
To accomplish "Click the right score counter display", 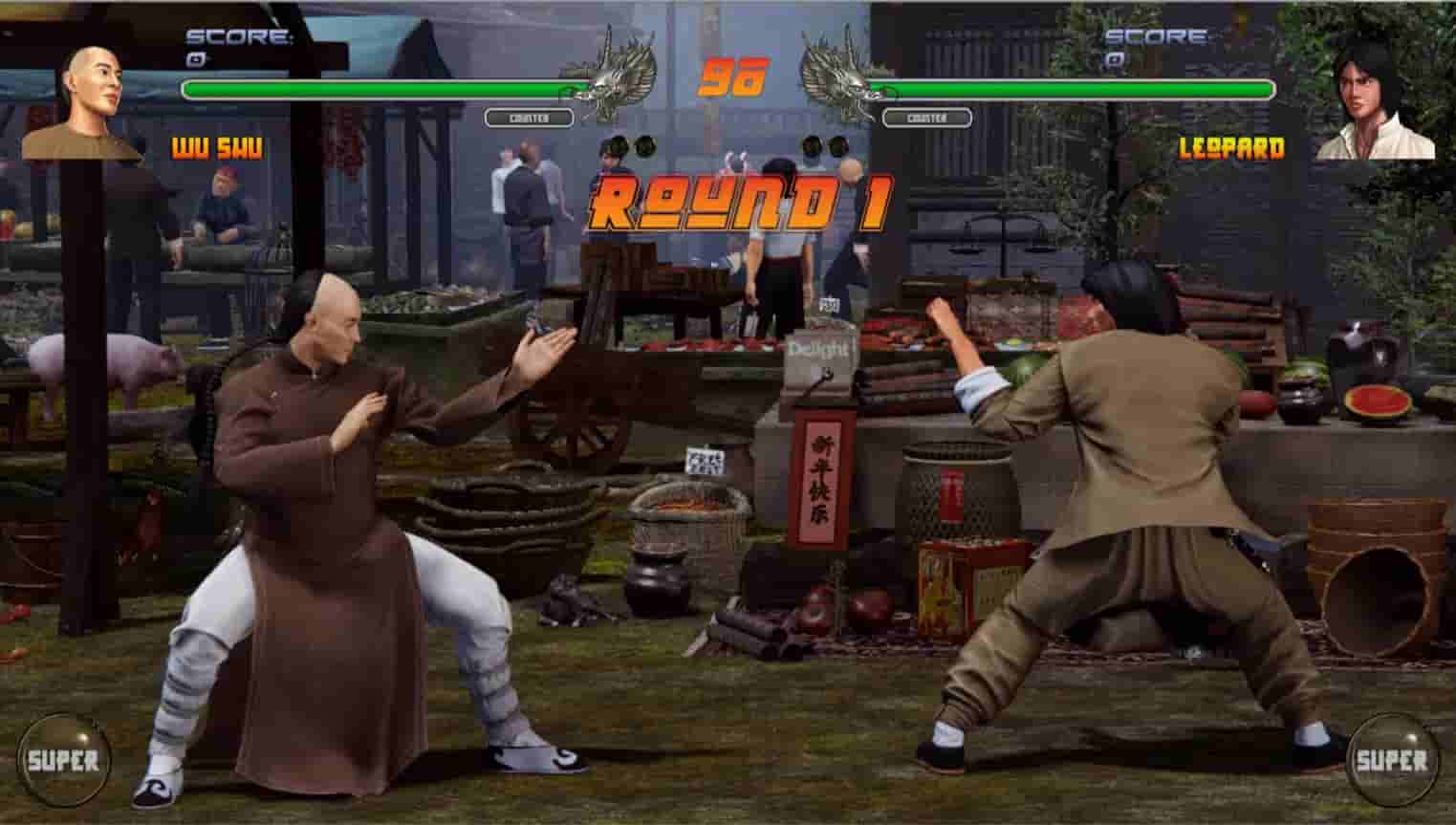I will tap(1157, 36).
